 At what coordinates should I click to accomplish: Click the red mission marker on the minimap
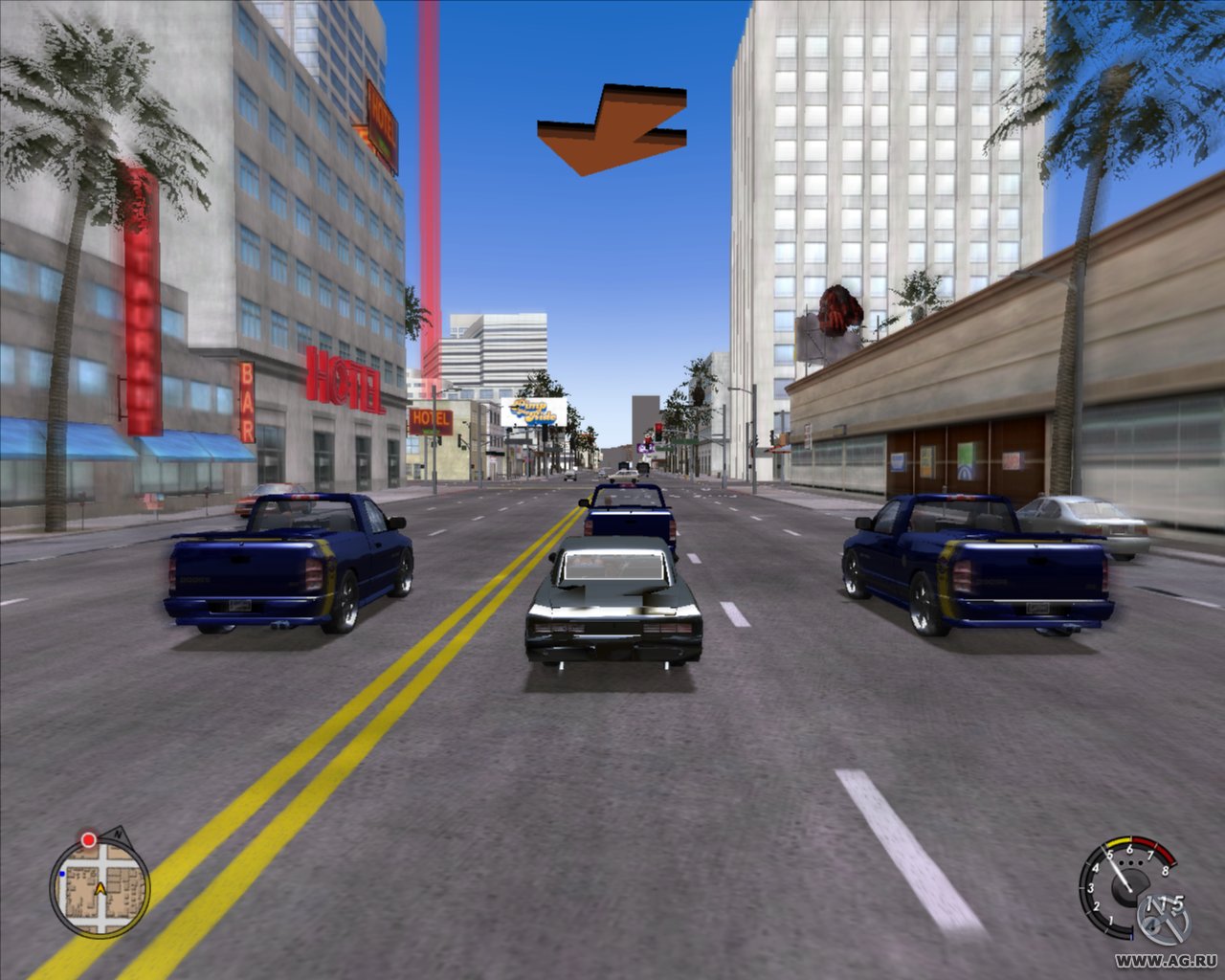coord(89,840)
